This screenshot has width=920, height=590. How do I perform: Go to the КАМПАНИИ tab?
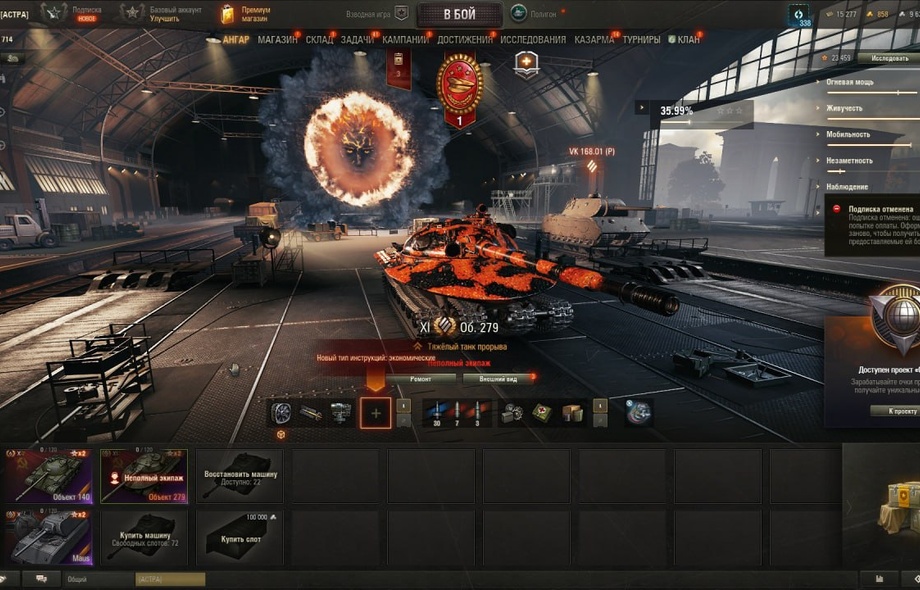pyautogui.click(x=405, y=40)
